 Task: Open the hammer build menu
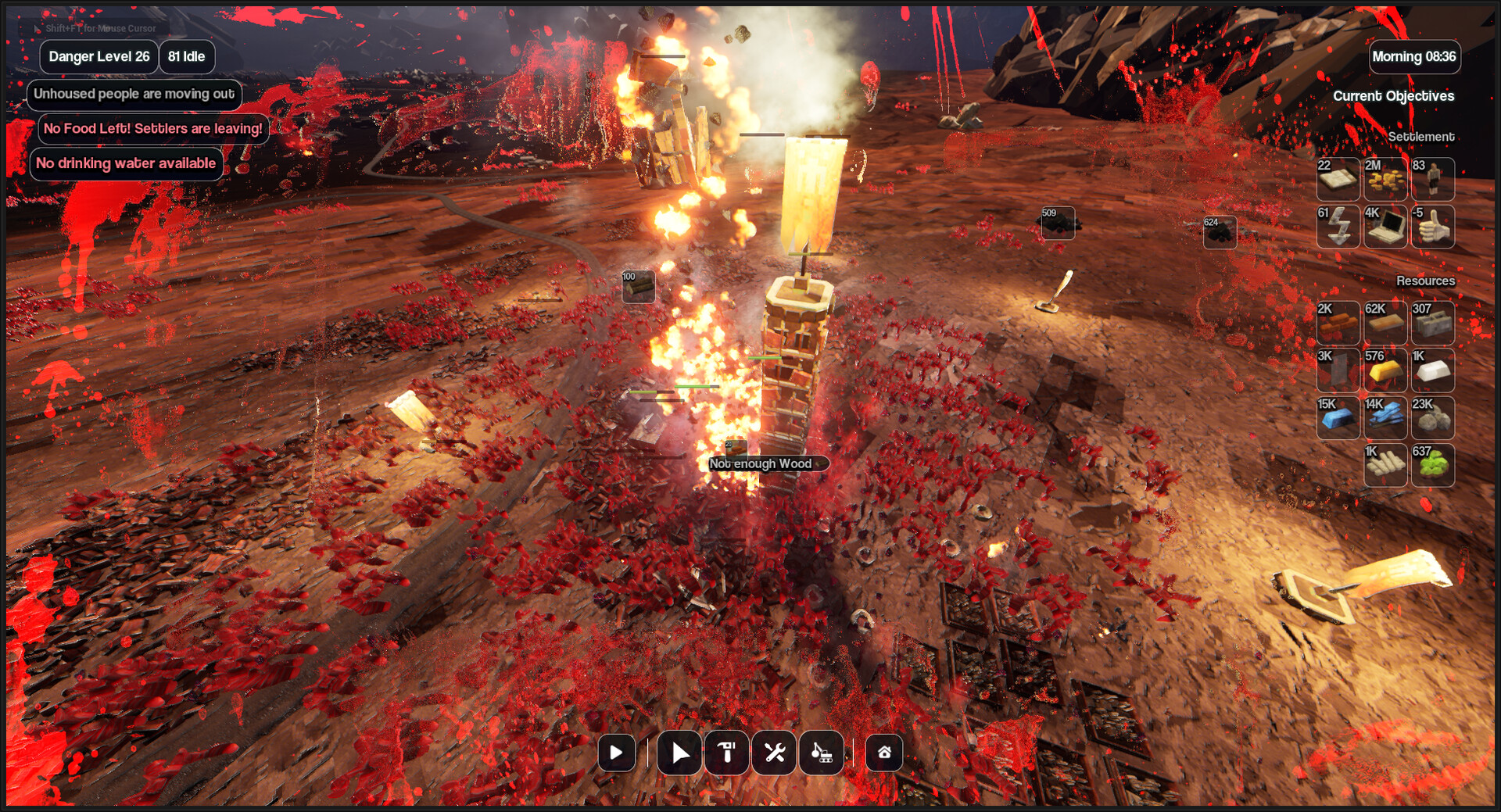[727, 753]
